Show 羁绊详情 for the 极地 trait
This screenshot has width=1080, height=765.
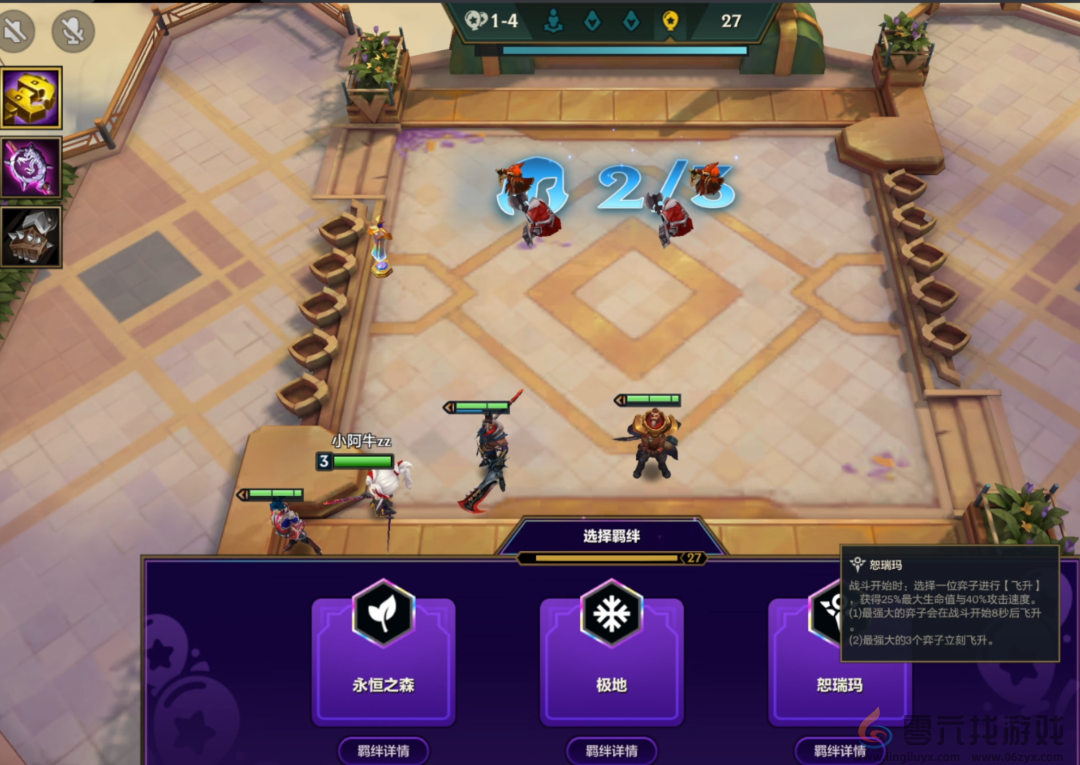pos(611,751)
